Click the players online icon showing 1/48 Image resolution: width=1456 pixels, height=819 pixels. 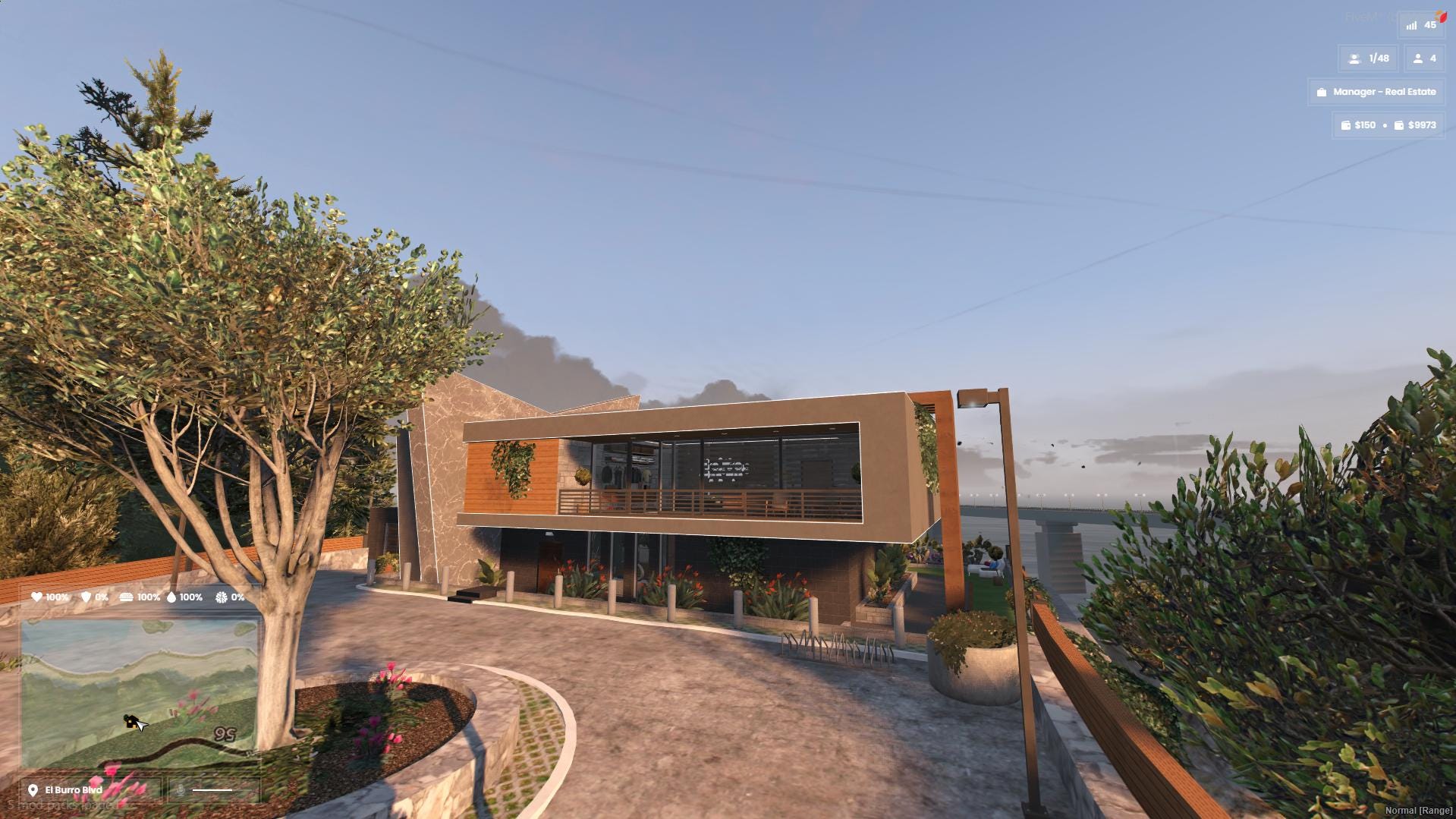1354,58
